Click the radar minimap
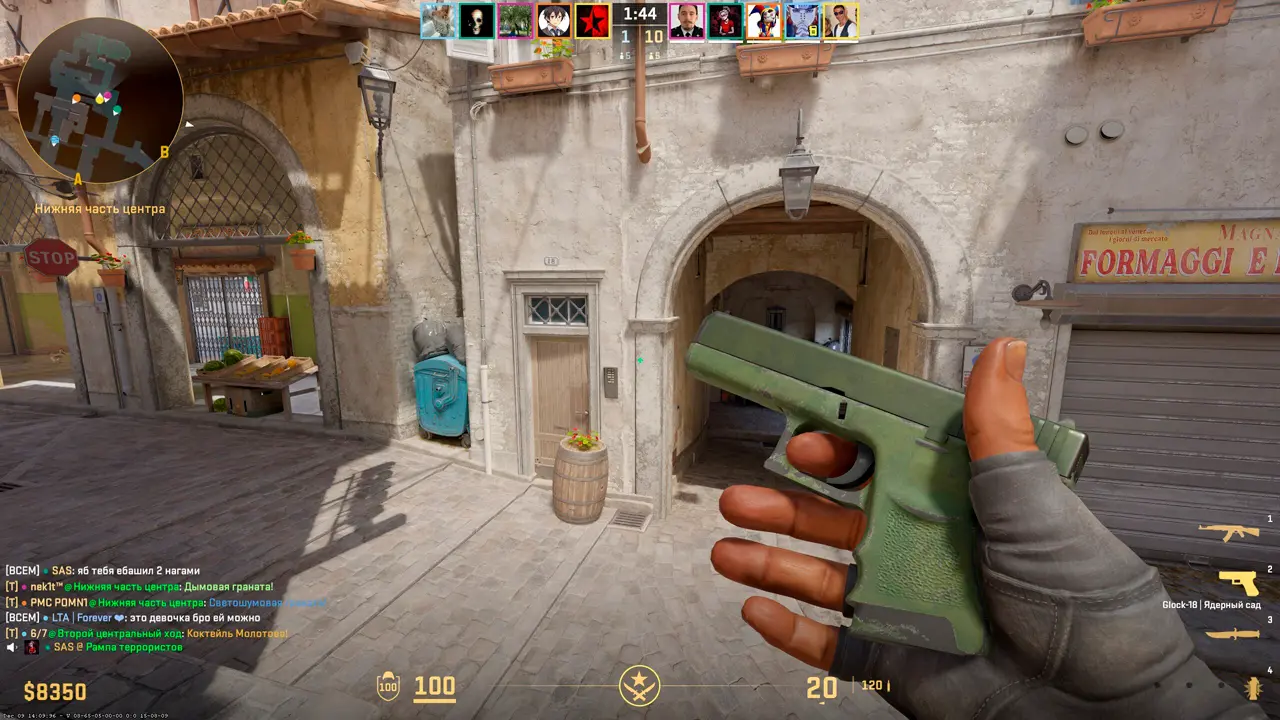 [100, 100]
